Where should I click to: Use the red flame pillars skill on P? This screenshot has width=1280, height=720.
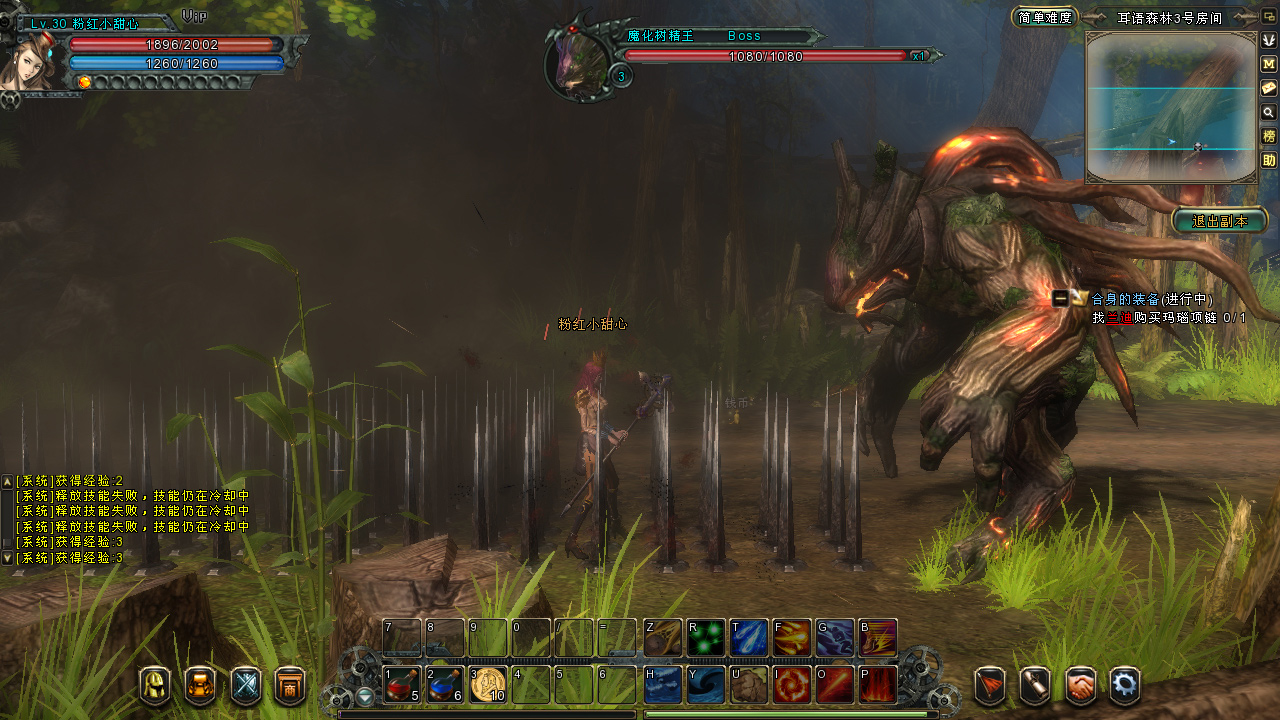[x=878, y=685]
